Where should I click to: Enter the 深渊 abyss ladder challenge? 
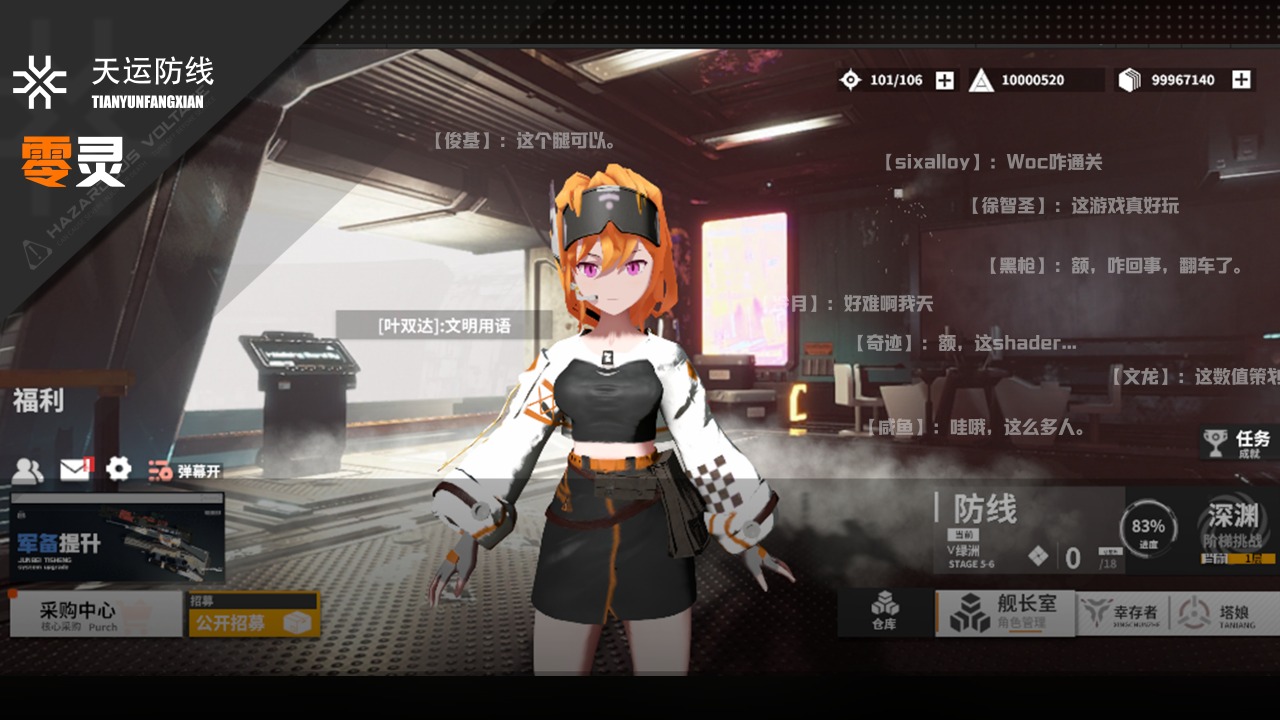click(x=1232, y=529)
